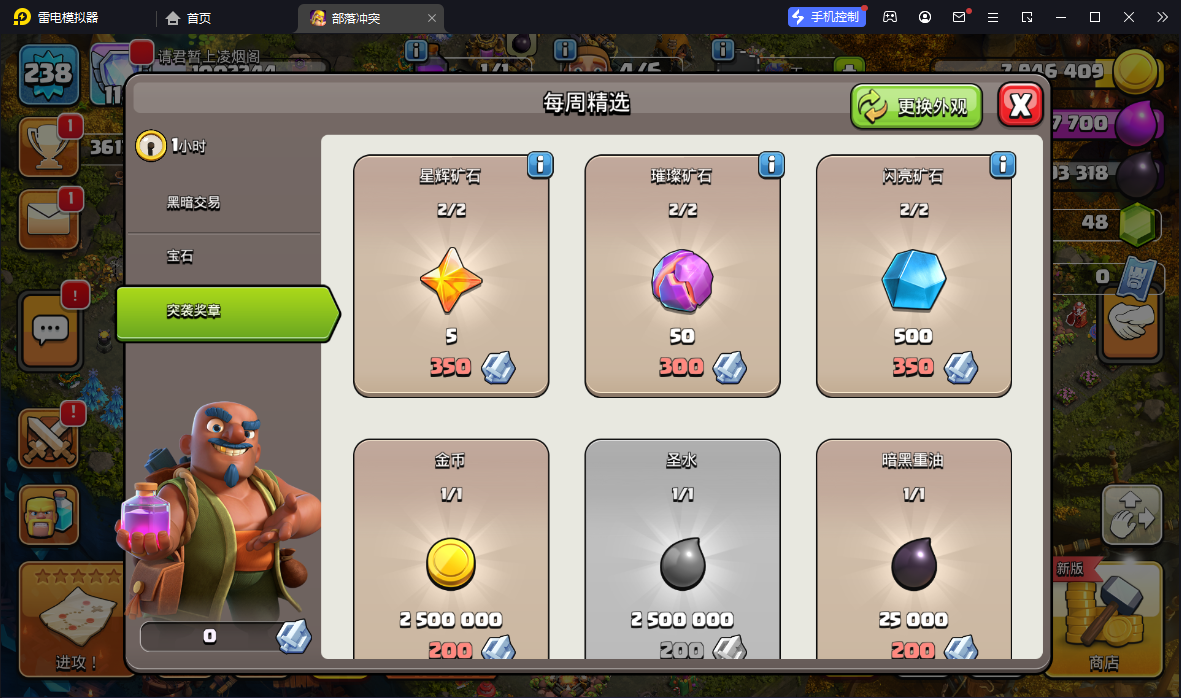The image size is (1181, 698).
Task: Buy the 璀璨矿石 offer card
Action: coord(682,276)
